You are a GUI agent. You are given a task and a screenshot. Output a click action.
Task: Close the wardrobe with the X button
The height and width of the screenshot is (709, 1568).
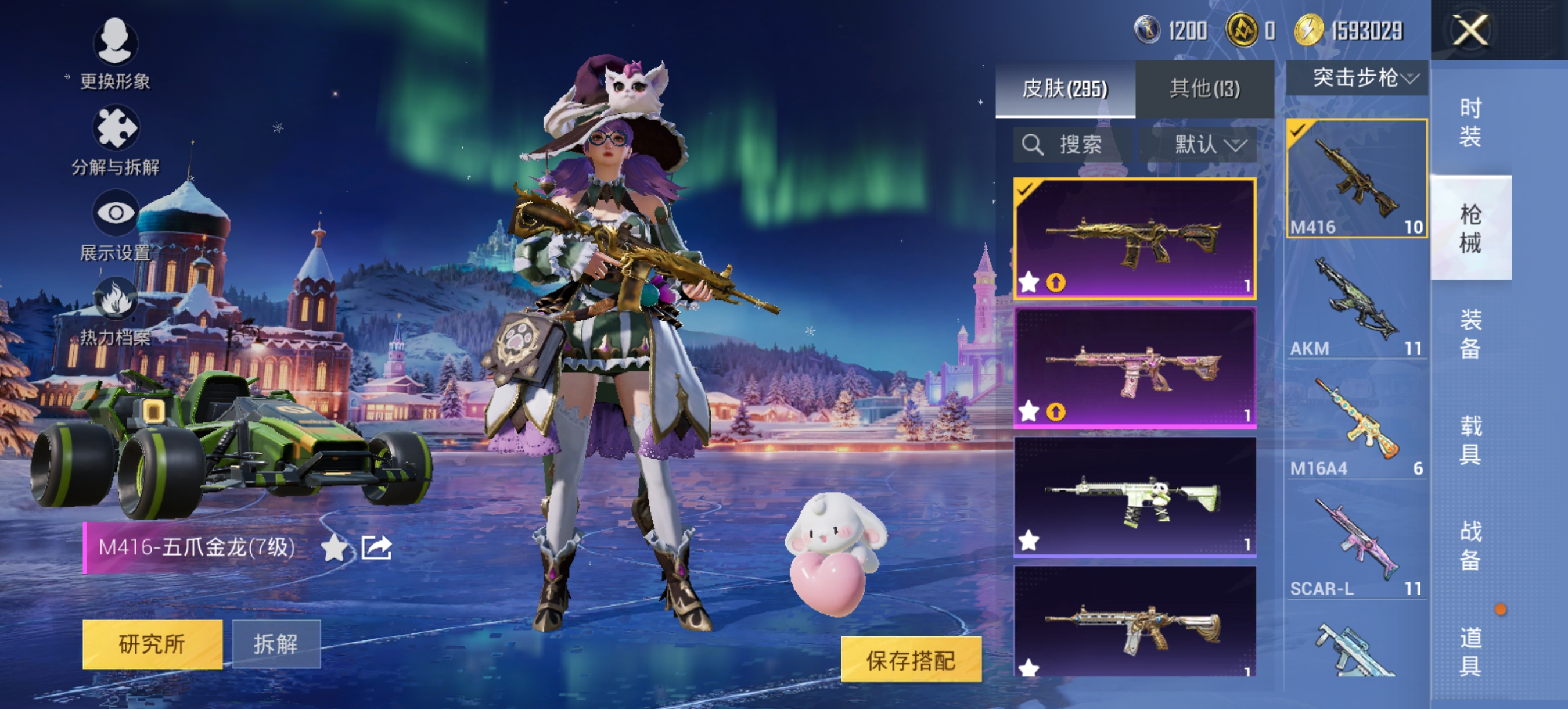click(1470, 30)
